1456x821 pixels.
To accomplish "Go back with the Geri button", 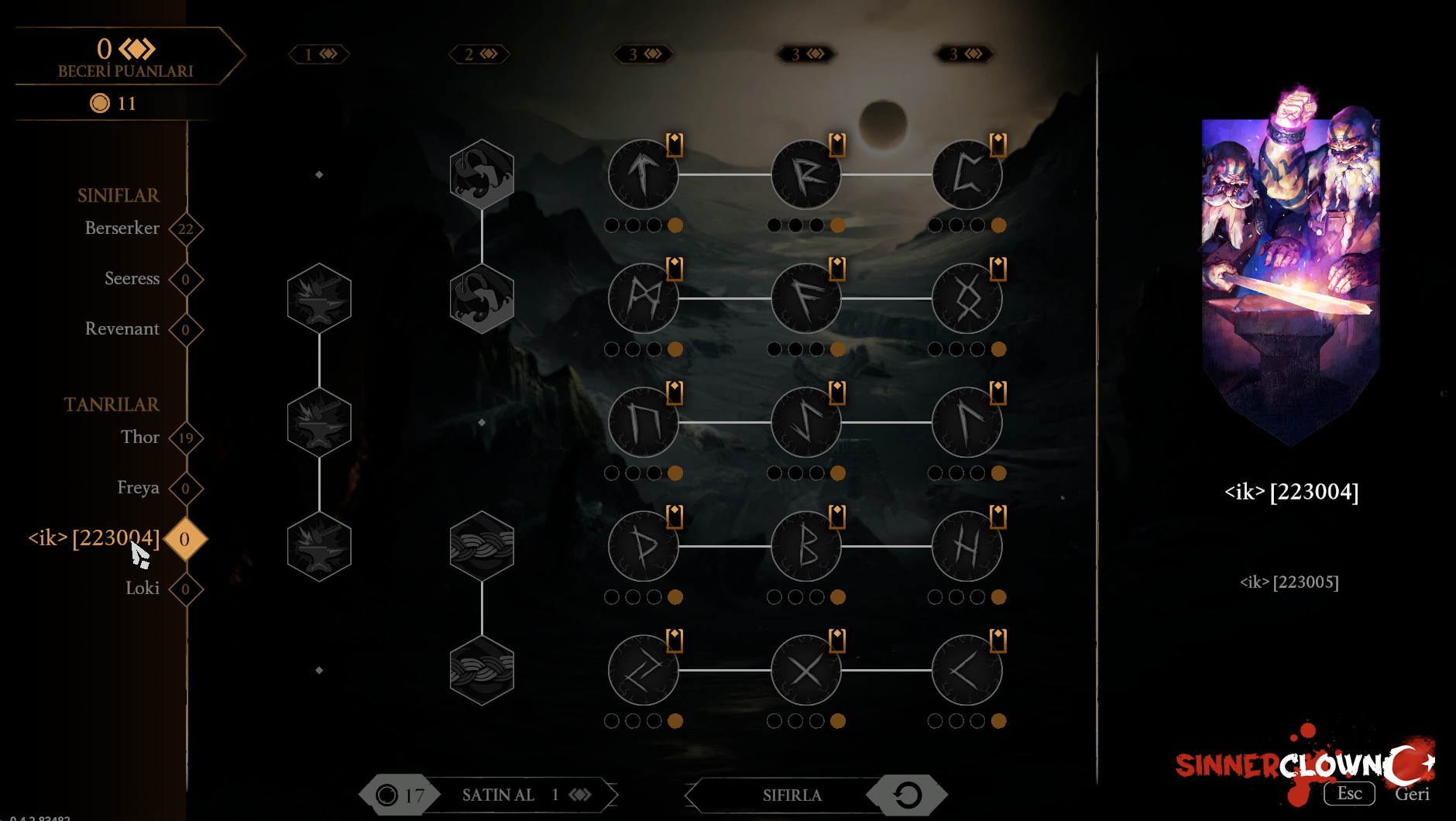I will coord(1411,794).
